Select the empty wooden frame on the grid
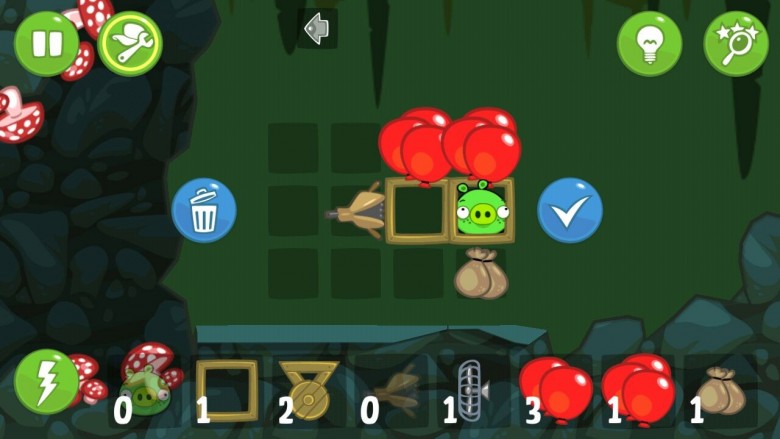 pos(418,210)
